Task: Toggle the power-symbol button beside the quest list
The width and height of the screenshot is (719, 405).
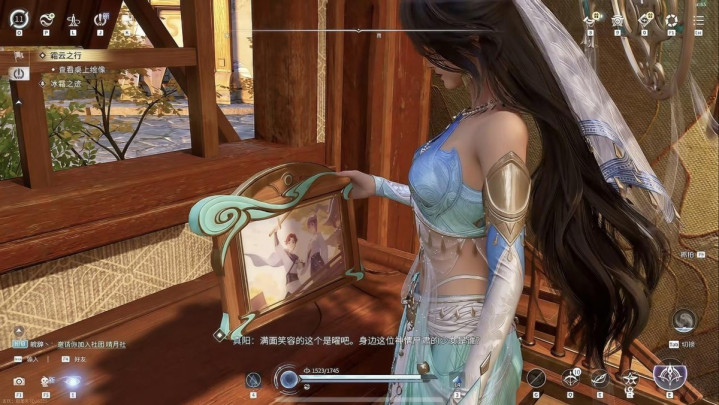Action: click(x=18, y=73)
